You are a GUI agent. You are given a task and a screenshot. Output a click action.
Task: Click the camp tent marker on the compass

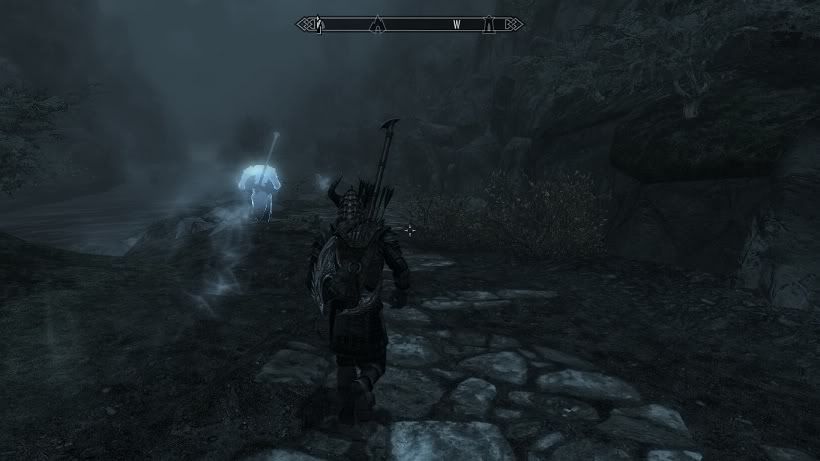pos(377,23)
